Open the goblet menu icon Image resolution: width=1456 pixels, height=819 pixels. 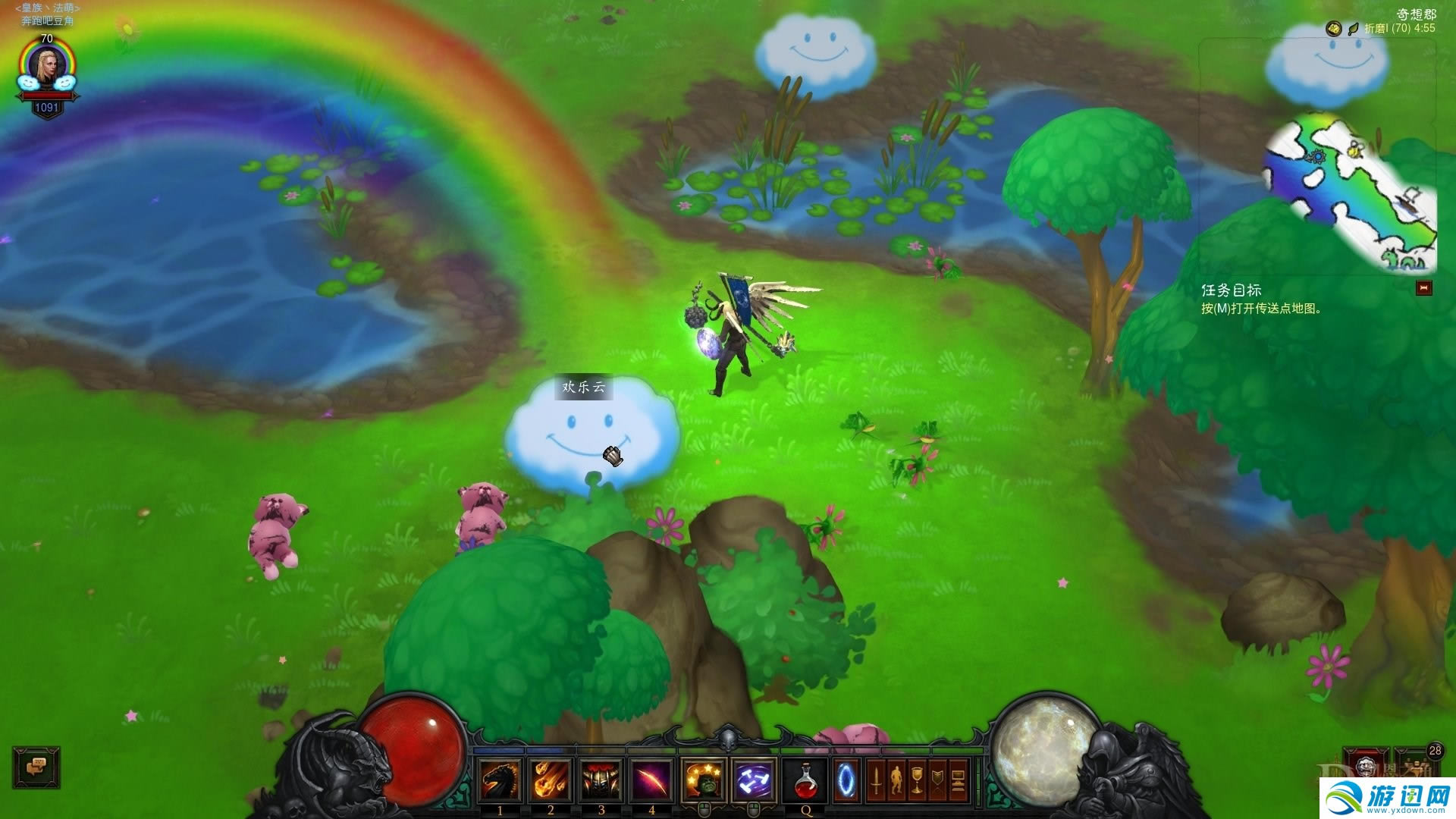[x=917, y=780]
